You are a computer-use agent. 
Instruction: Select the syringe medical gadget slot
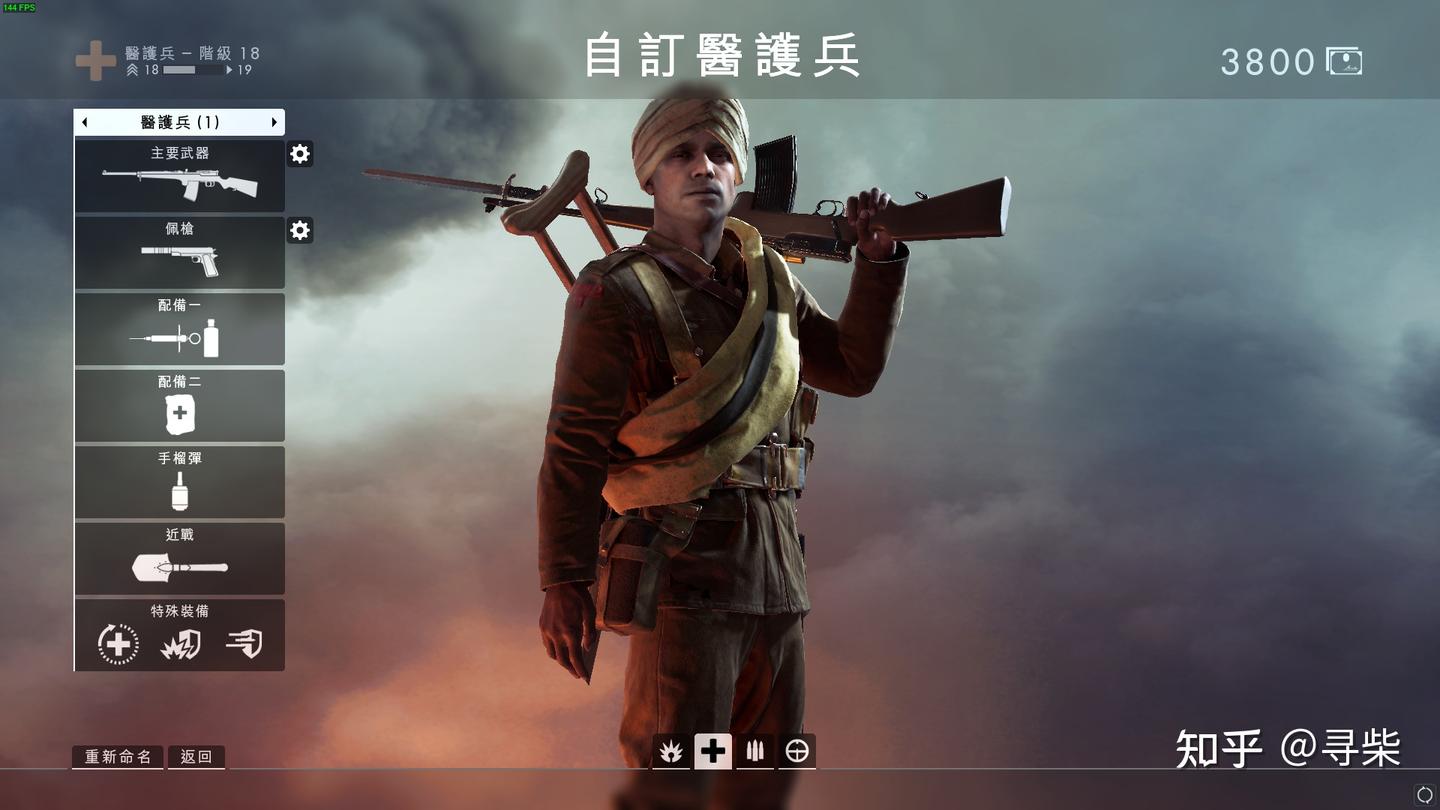pos(180,329)
